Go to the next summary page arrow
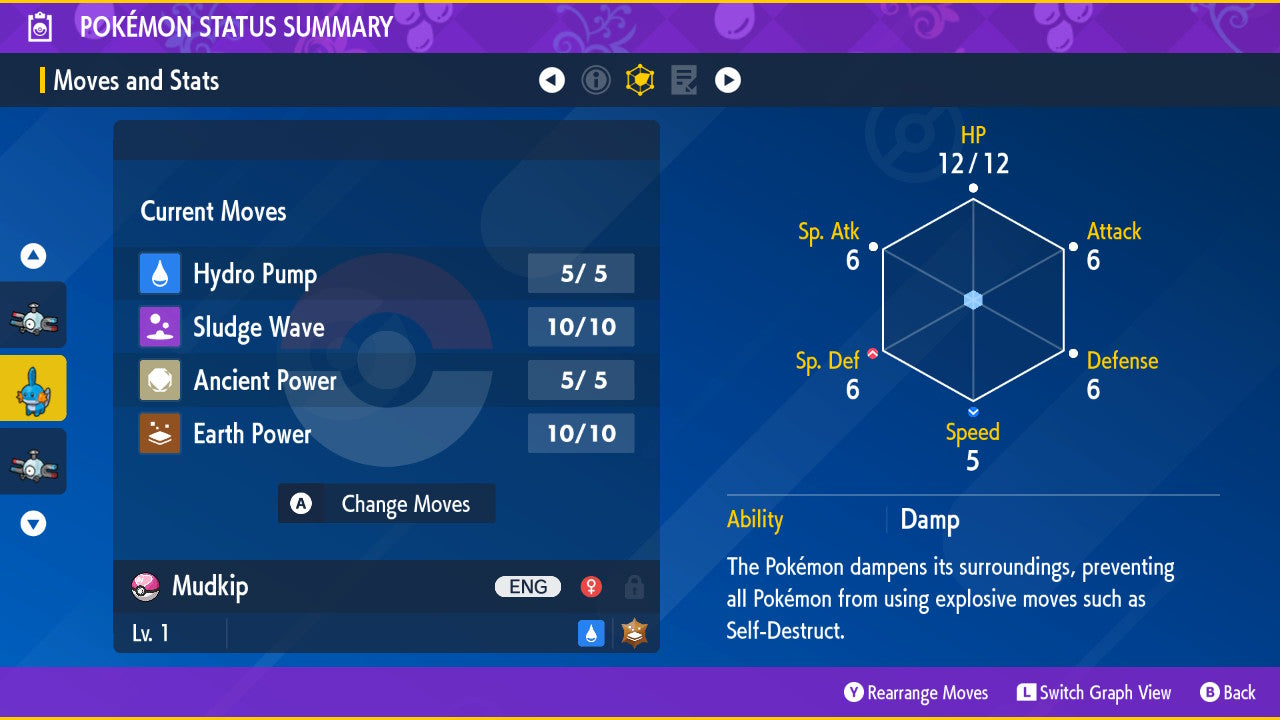 point(728,80)
